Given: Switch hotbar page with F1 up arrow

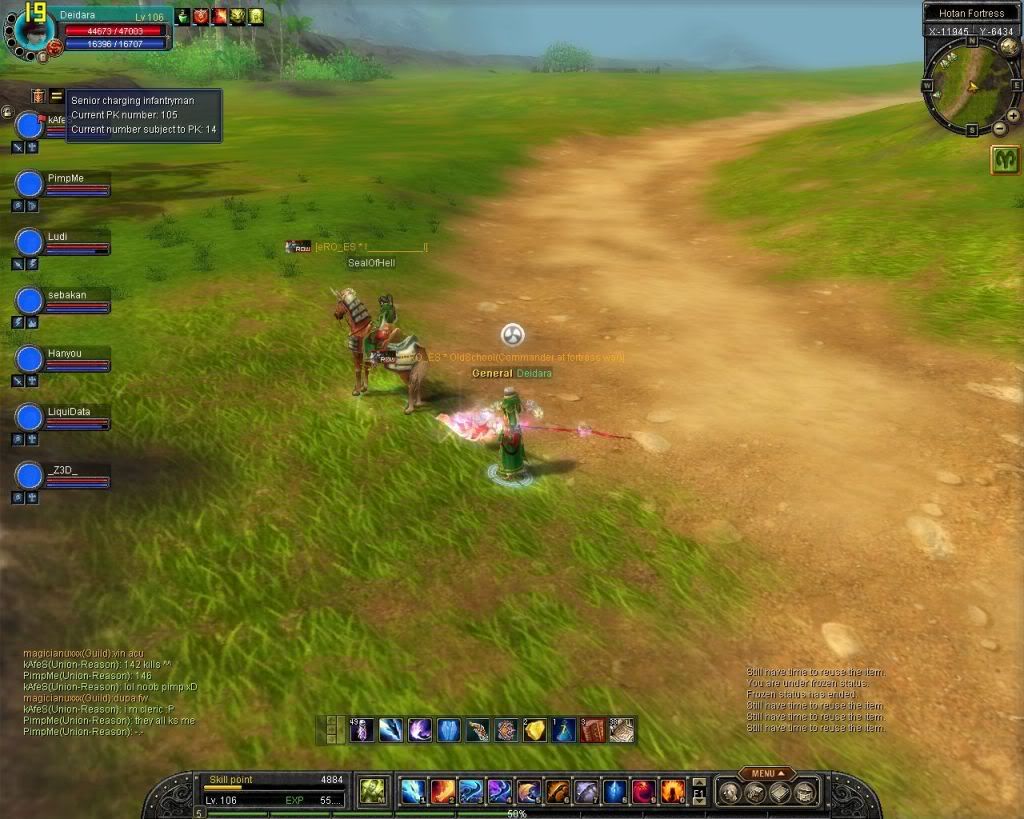Looking at the screenshot, I should pyautogui.click(x=699, y=783).
